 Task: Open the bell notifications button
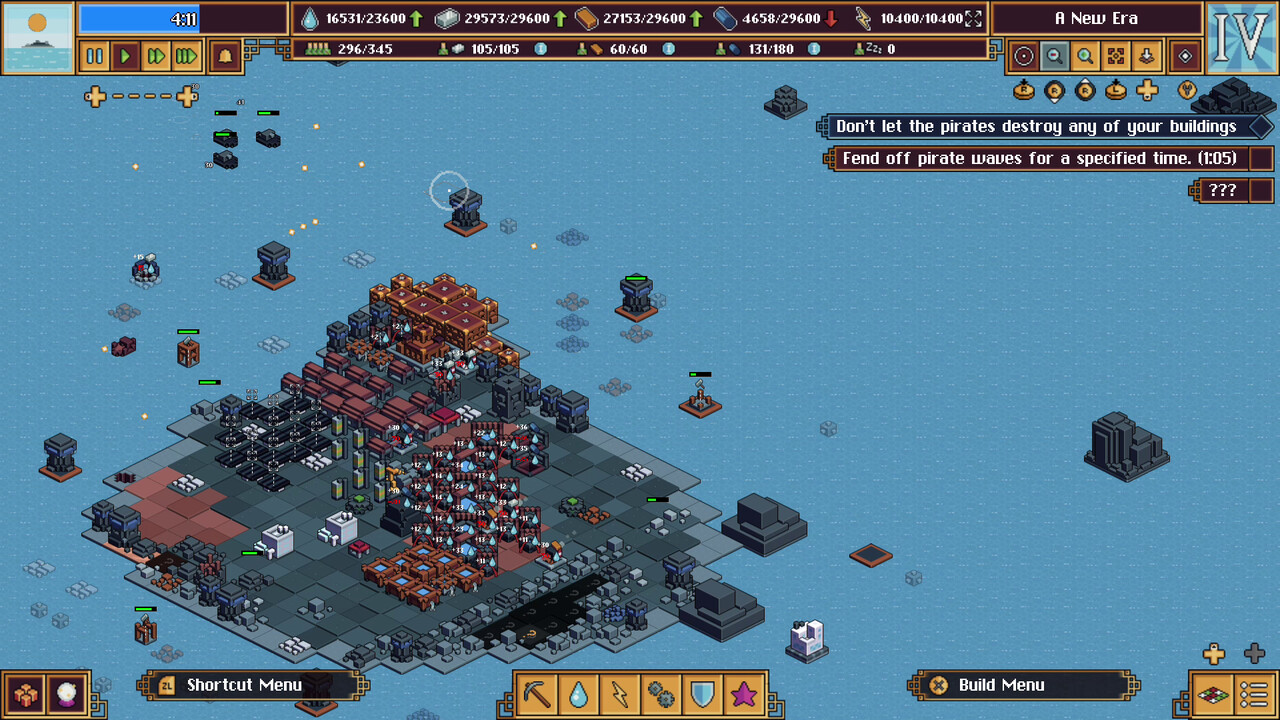pos(225,57)
